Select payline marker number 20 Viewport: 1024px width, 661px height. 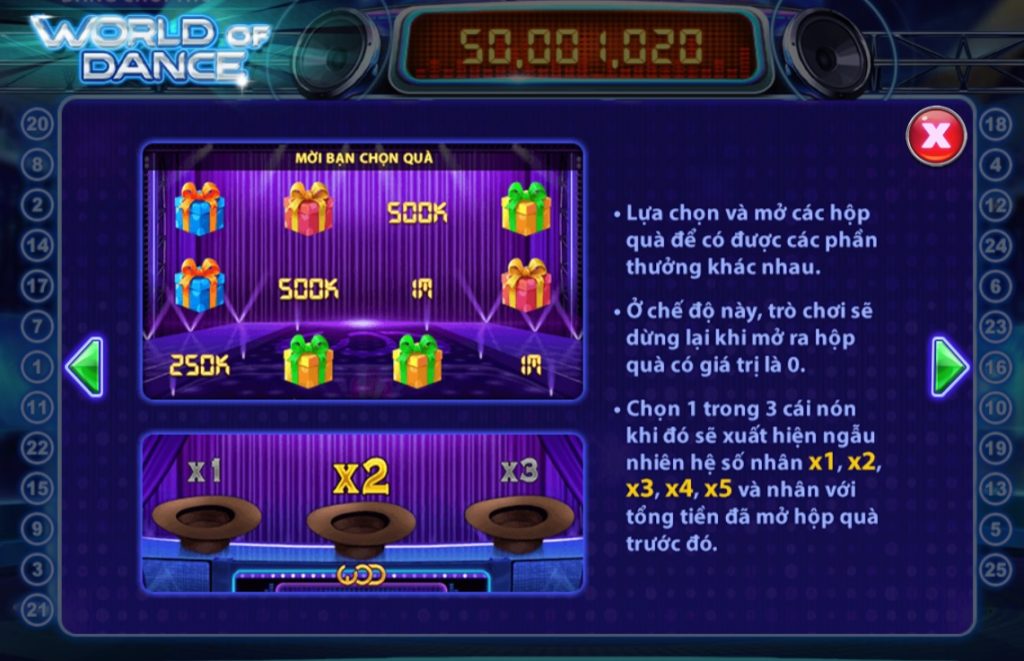click(37, 125)
